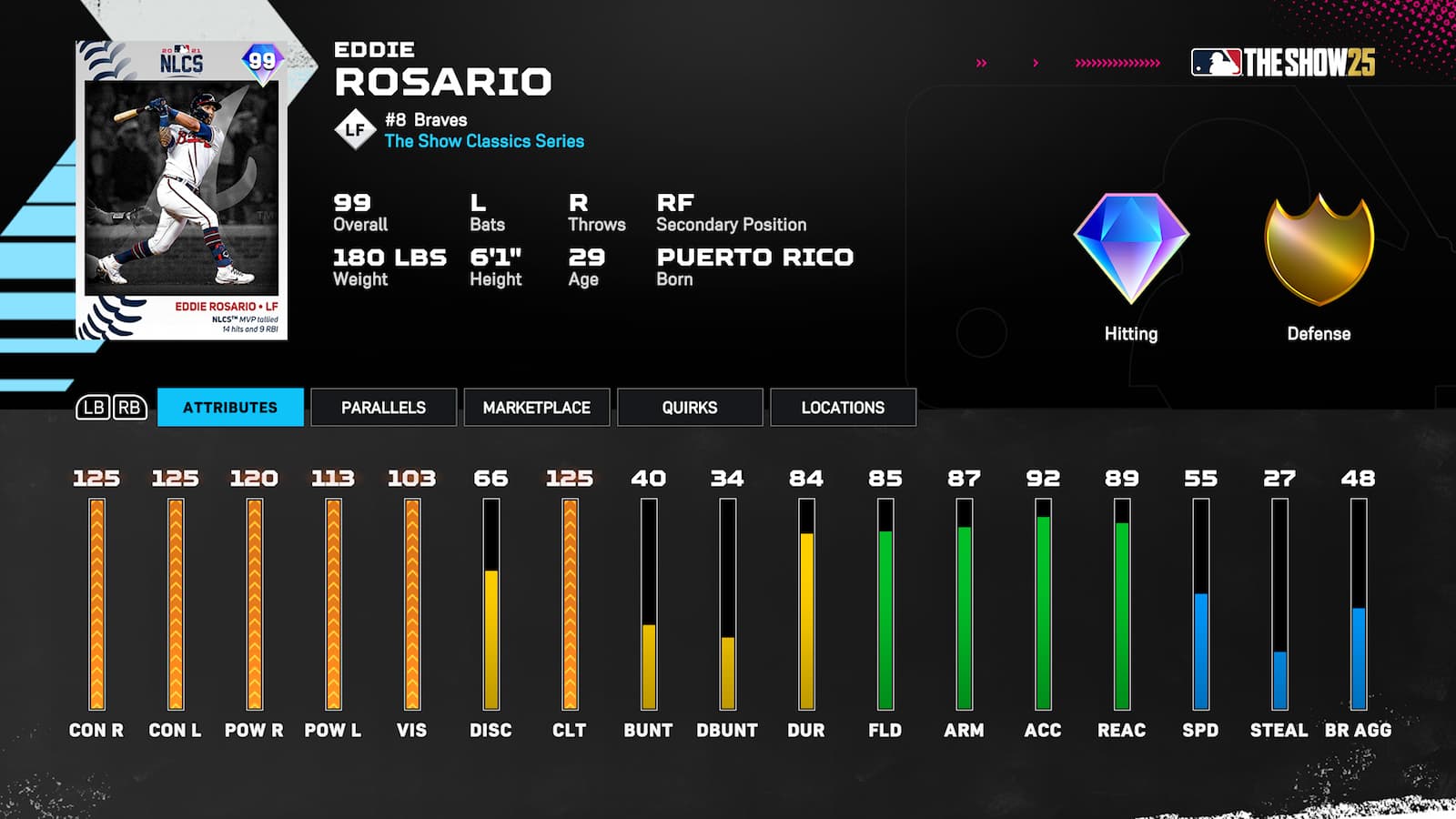Screen dimensions: 1456x819
Task: Click the CON R attribute bar
Action: pos(96,601)
